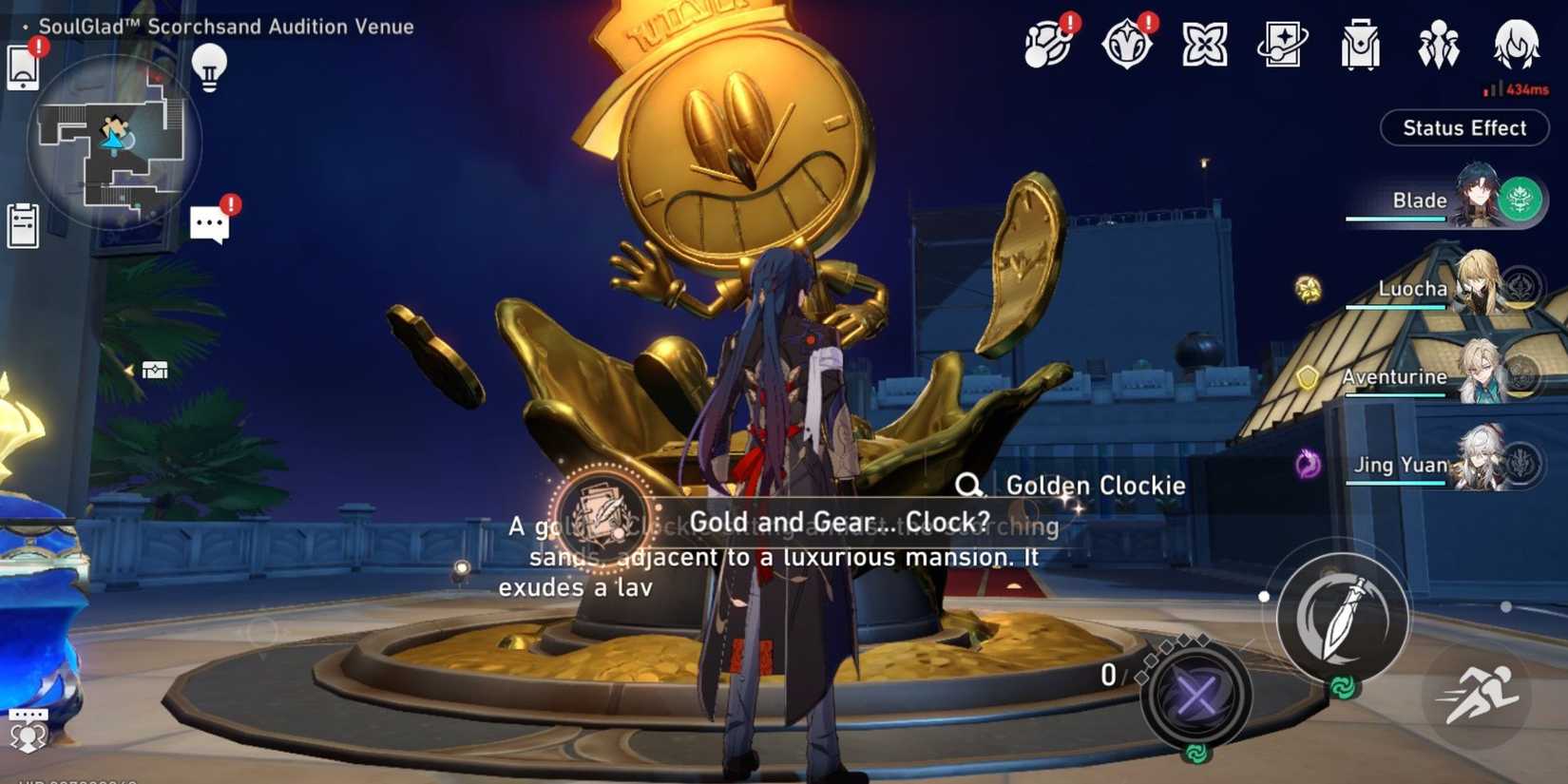Viewport: 1568px width, 784px height.
Task: Open the team lineup setup
Action: tap(1438, 43)
